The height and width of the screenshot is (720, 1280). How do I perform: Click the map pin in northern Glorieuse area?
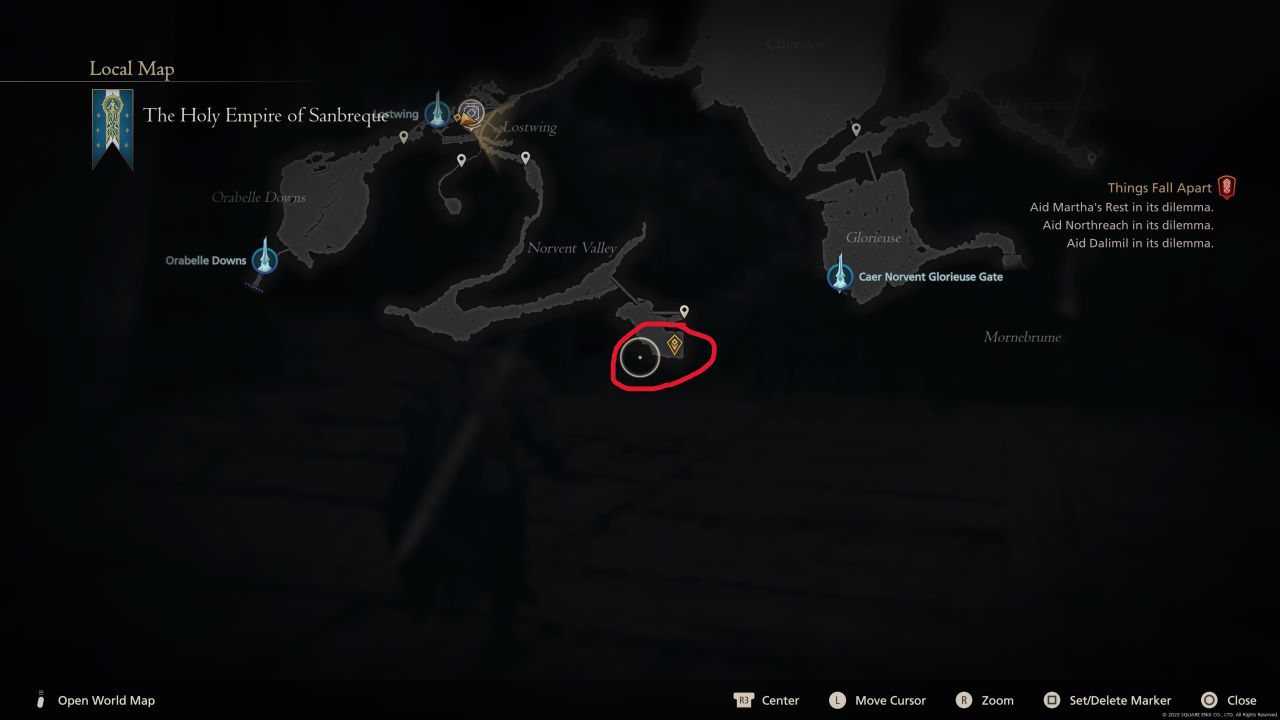[855, 128]
